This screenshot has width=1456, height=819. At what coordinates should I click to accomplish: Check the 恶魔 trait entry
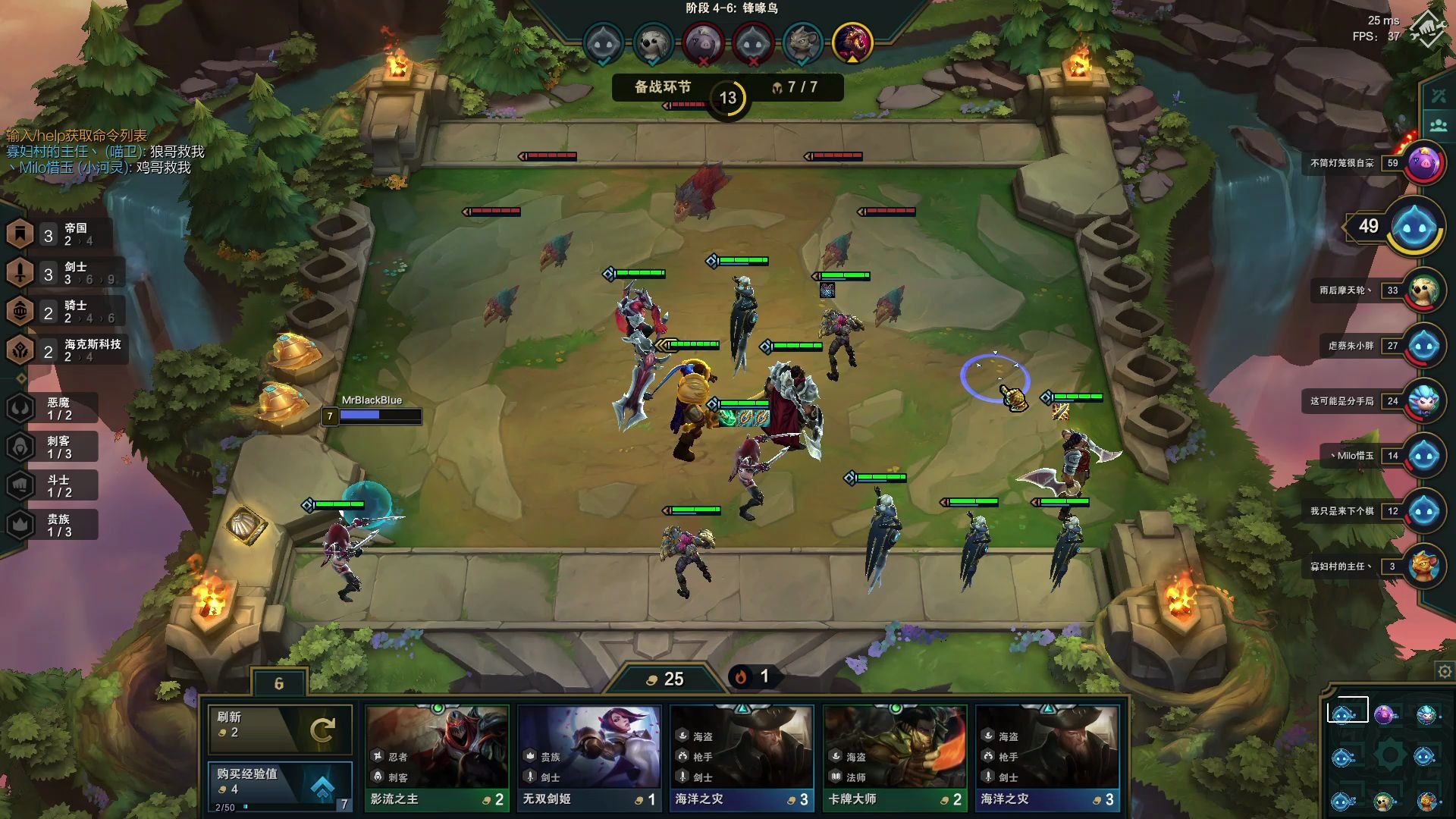[52, 408]
